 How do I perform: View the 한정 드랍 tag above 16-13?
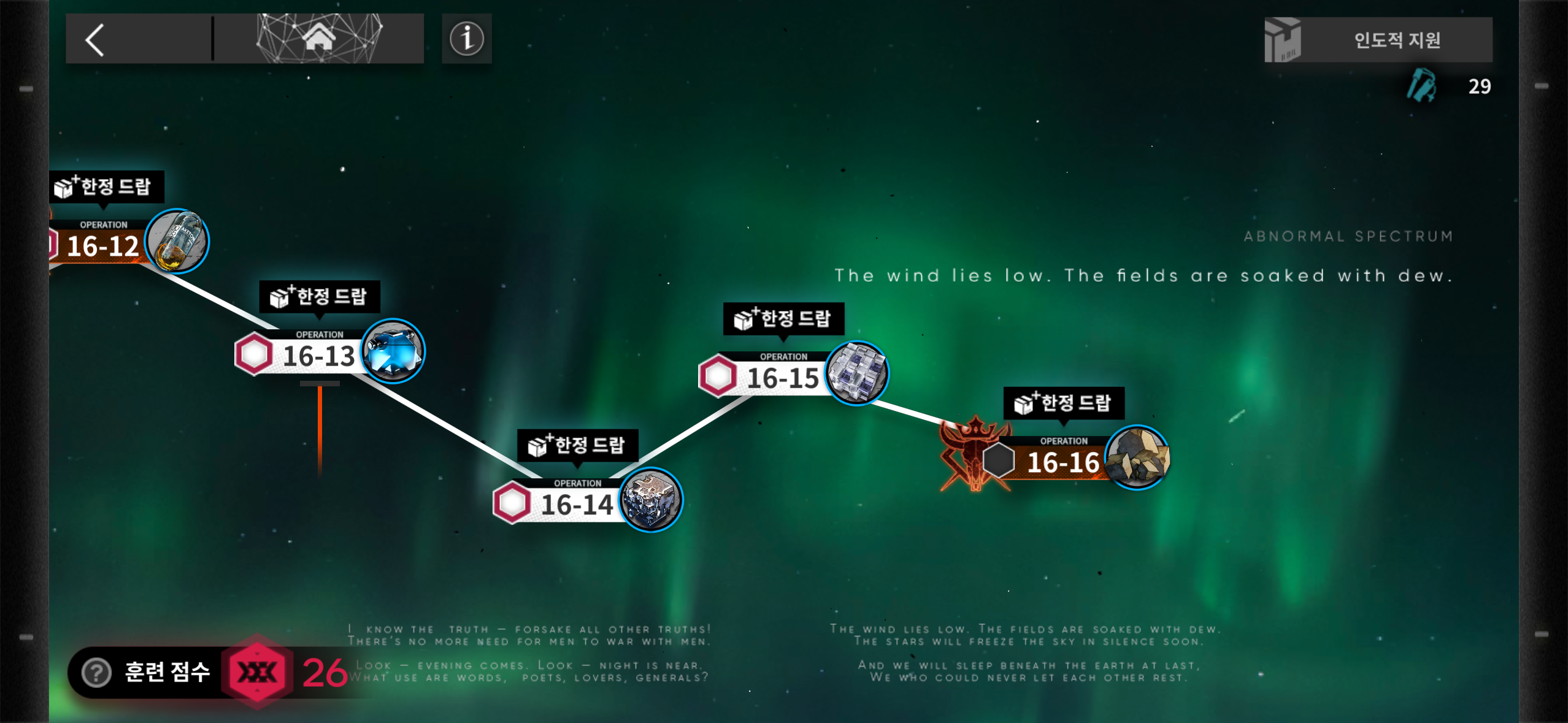[x=319, y=297]
